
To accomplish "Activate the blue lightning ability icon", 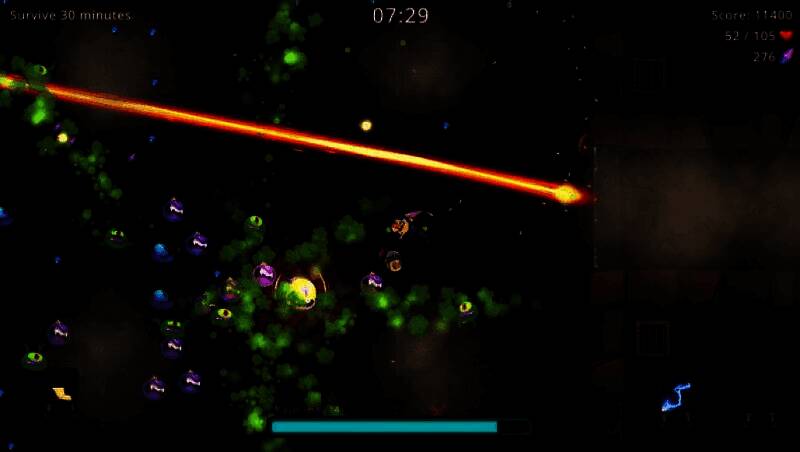I will click(x=676, y=397).
